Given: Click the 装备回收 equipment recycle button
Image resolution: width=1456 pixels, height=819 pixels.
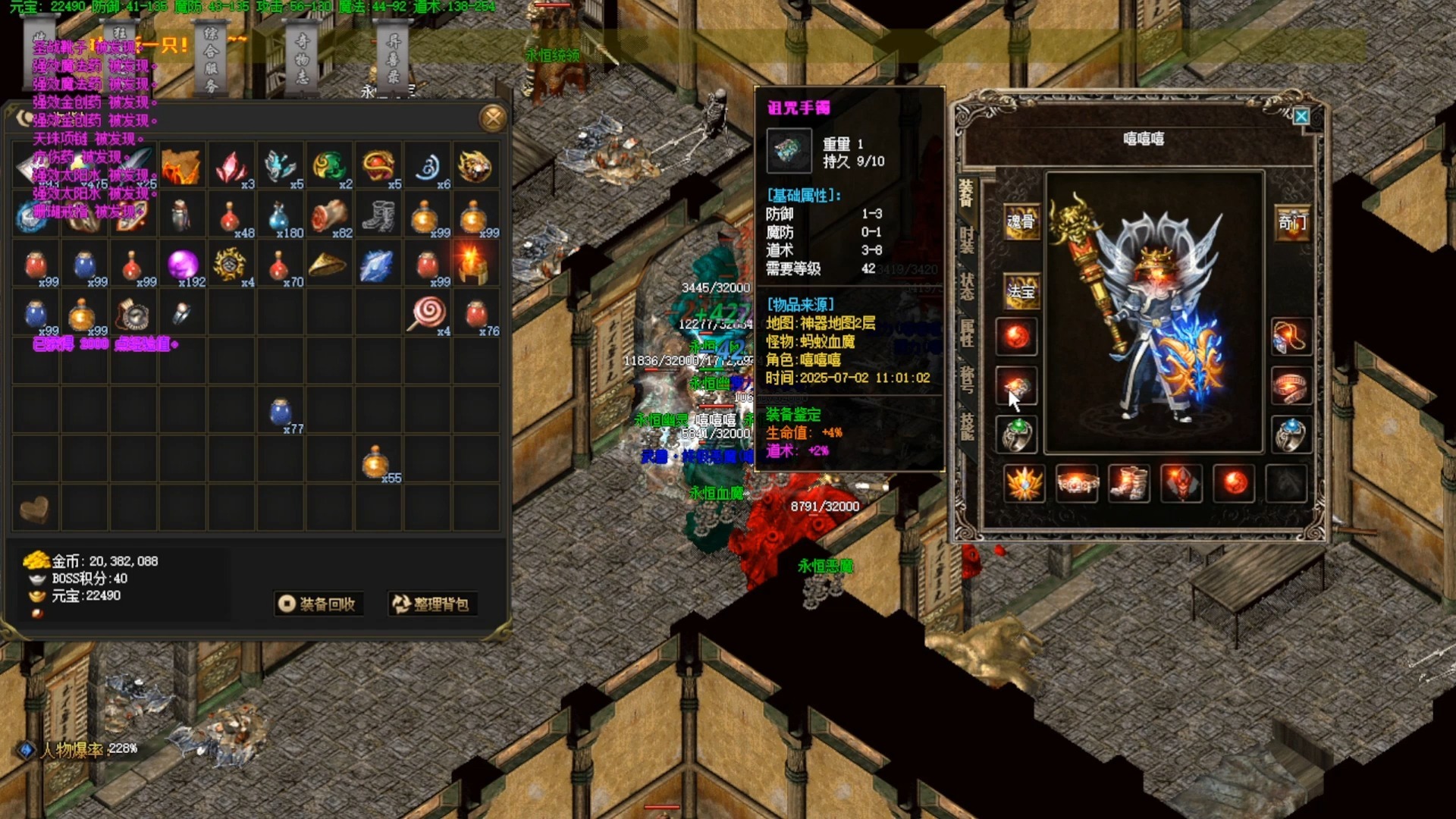Looking at the screenshot, I should pyautogui.click(x=318, y=604).
